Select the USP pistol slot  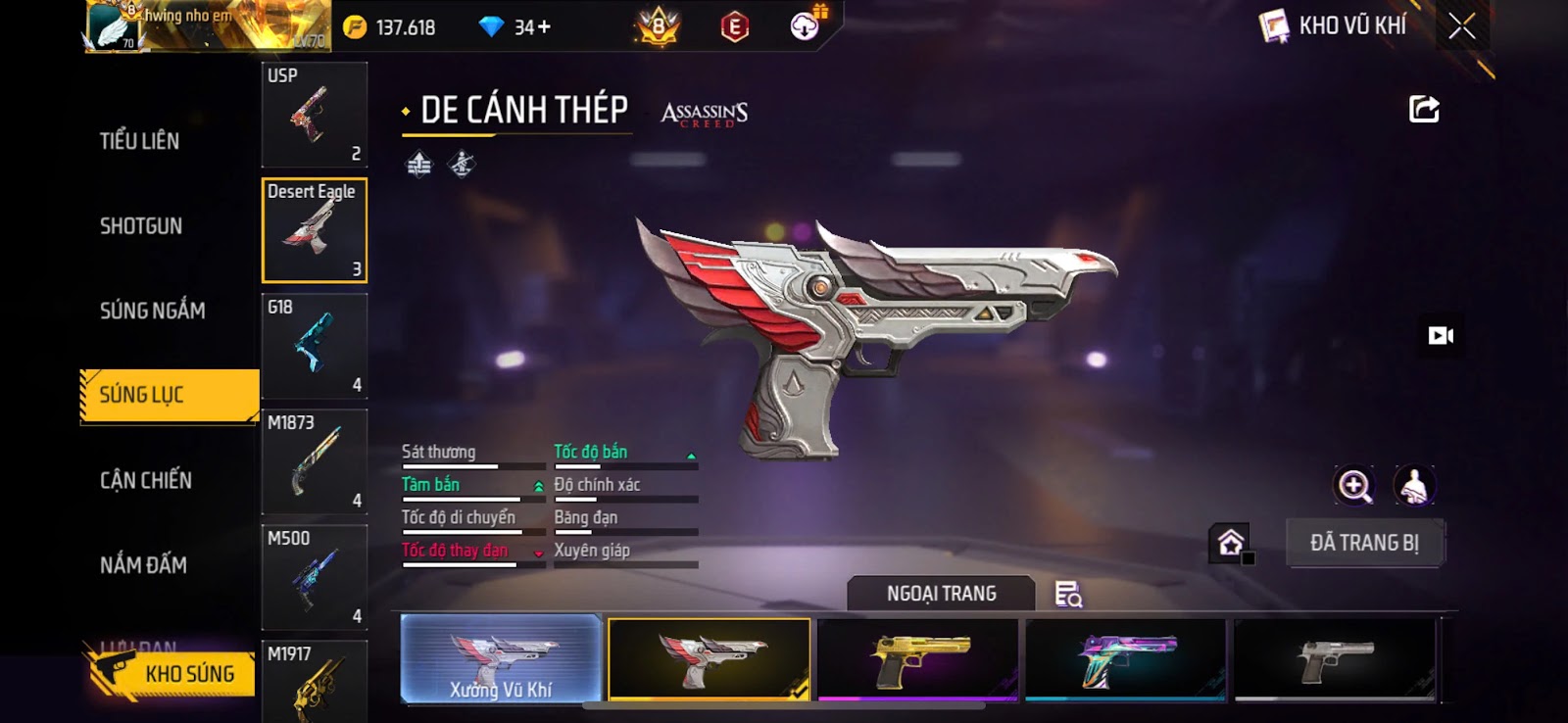tap(315, 115)
